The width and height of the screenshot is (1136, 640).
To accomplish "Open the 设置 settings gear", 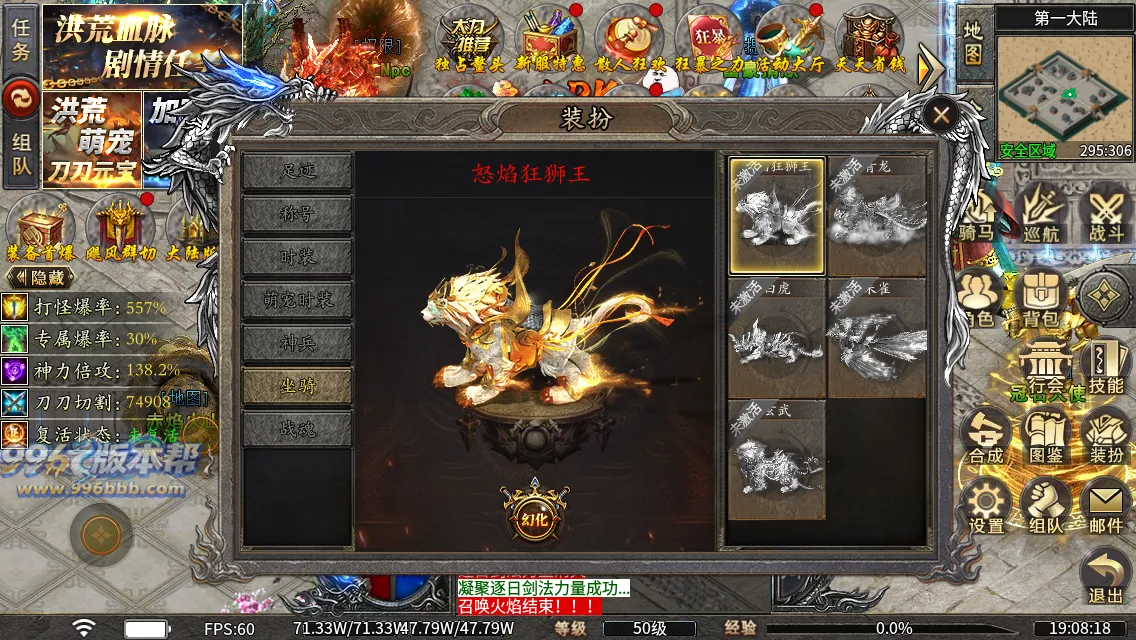I will [x=986, y=507].
